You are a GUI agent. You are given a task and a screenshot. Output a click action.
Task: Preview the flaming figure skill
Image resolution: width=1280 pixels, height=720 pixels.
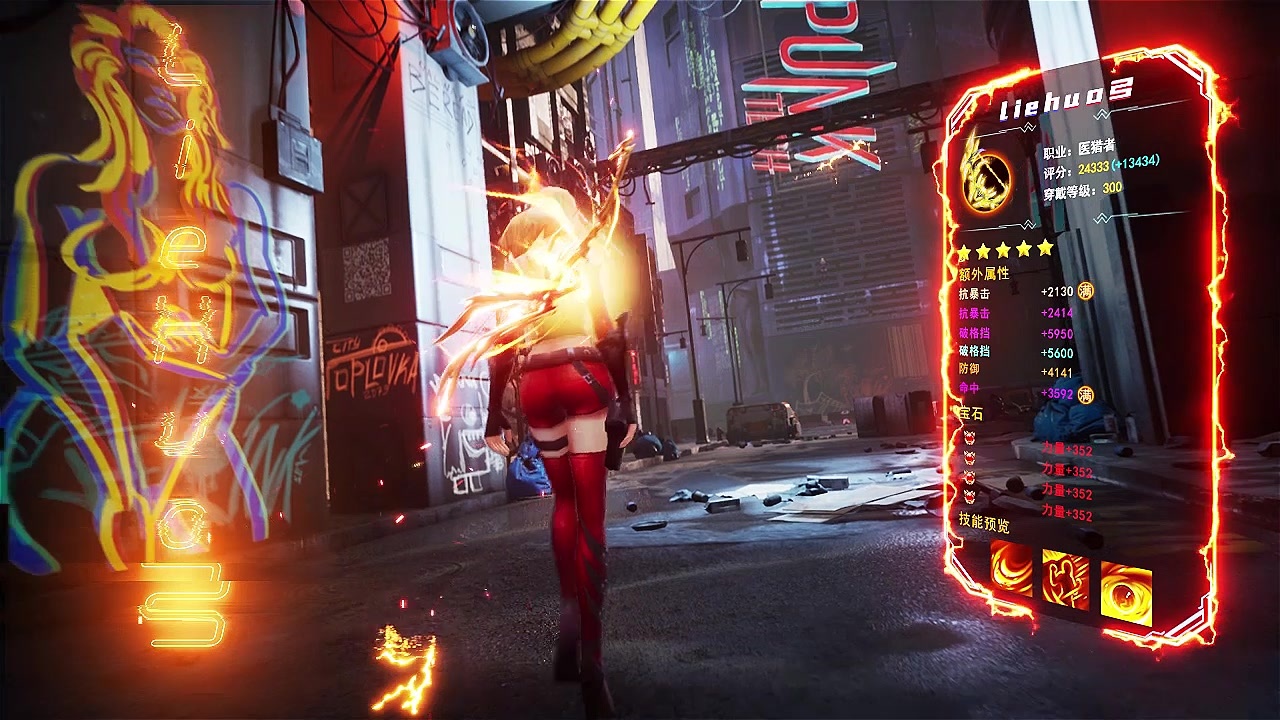[x=1065, y=578]
